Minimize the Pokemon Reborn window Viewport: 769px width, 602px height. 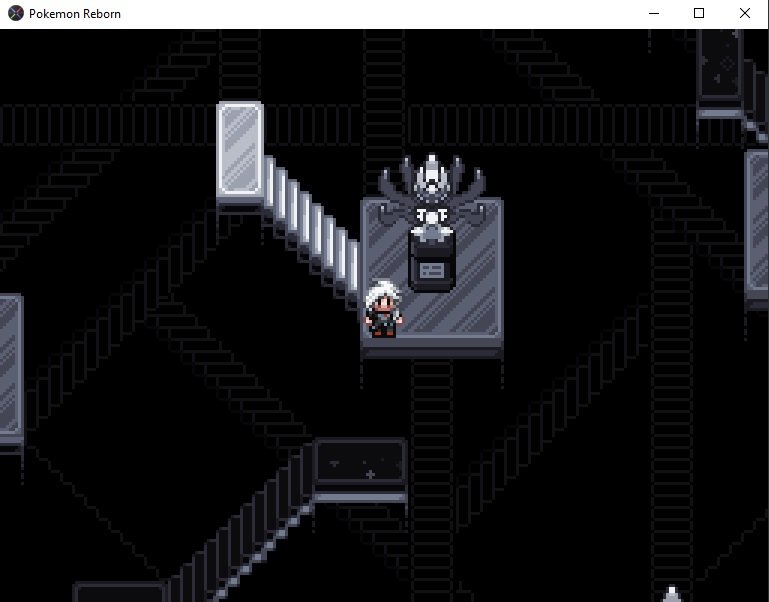click(653, 14)
